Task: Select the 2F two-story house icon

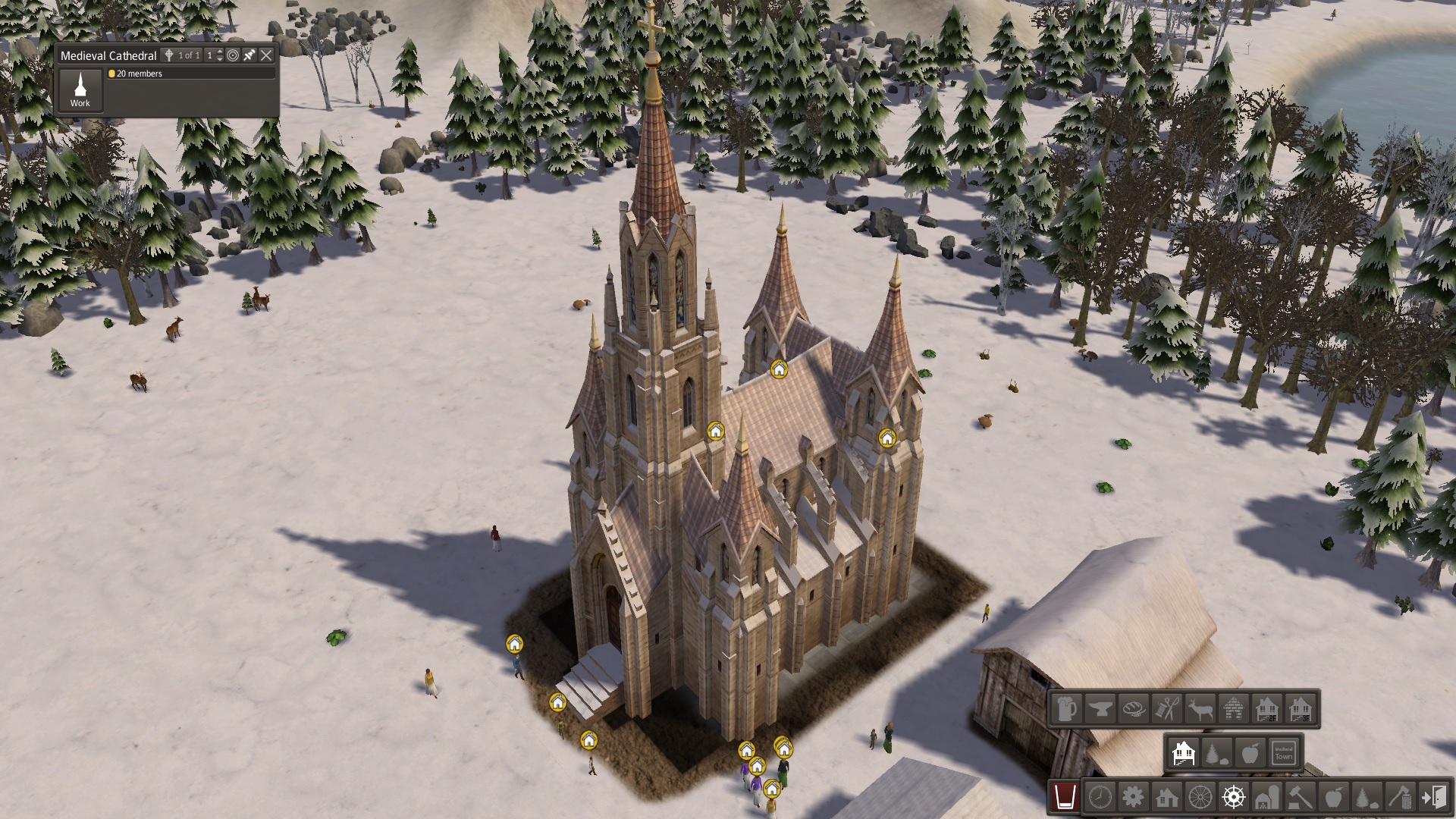Action: click(1267, 709)
